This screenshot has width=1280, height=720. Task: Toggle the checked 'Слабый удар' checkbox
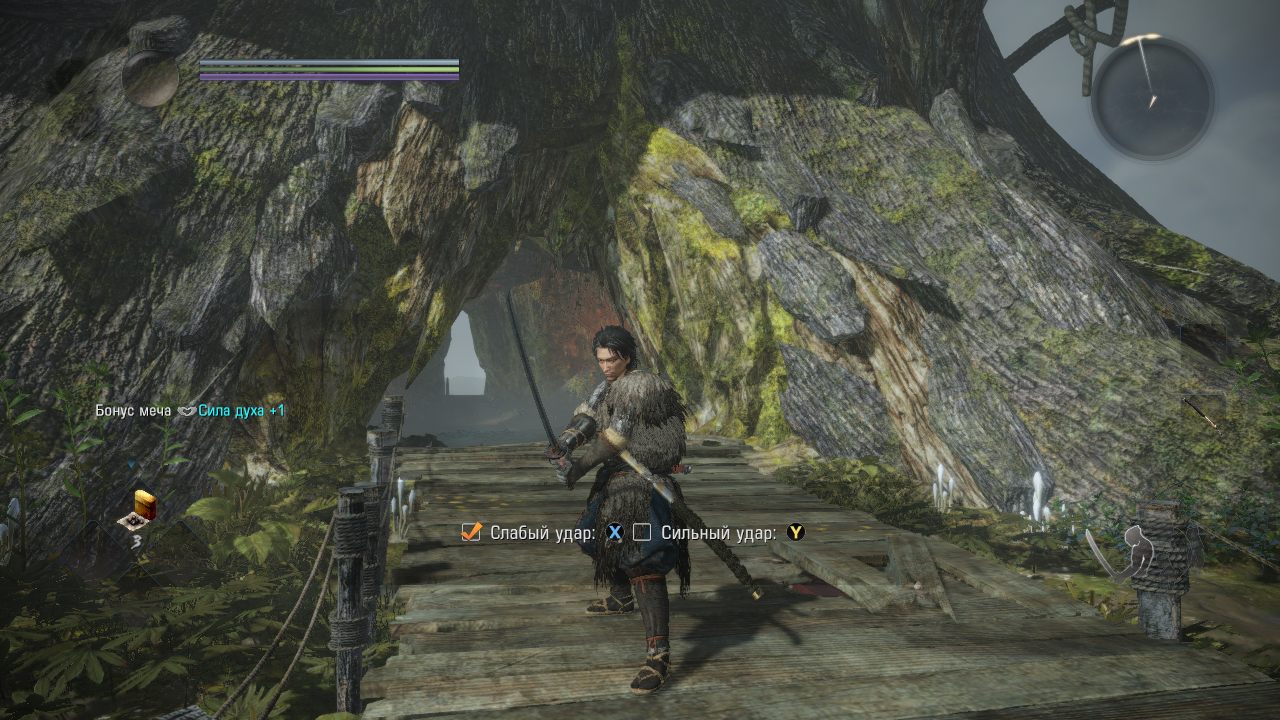click(x=471, y=533)
